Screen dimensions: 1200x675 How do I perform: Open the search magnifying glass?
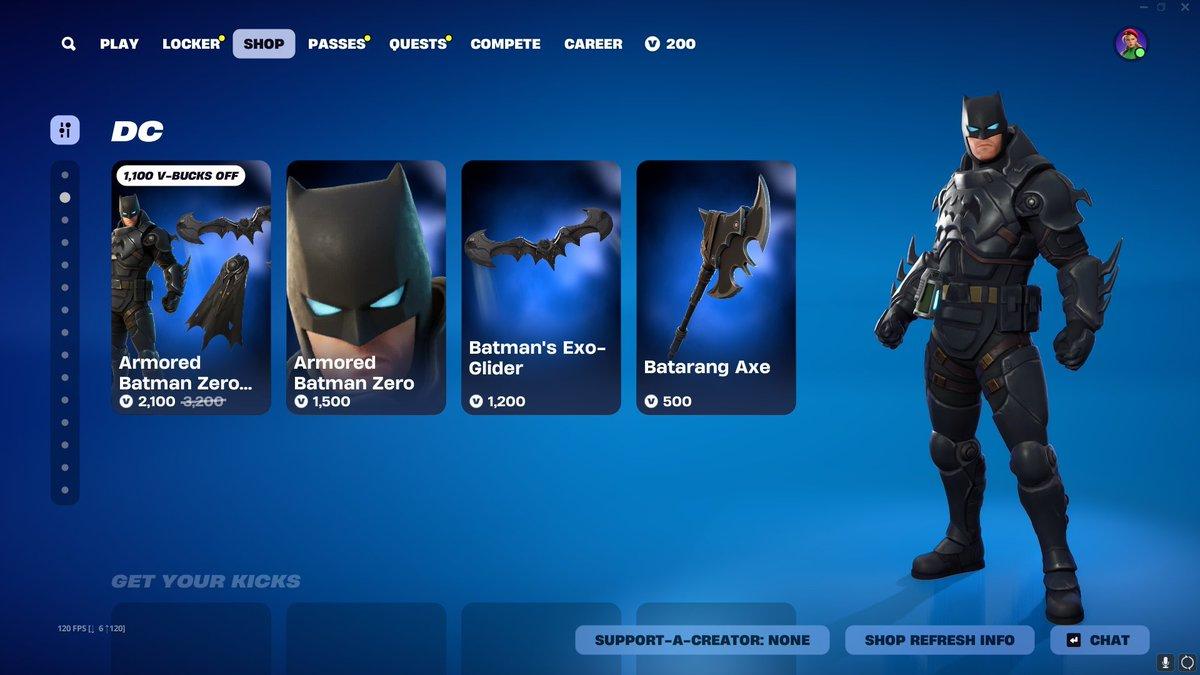pyautogui.click(x=68, y=44)
